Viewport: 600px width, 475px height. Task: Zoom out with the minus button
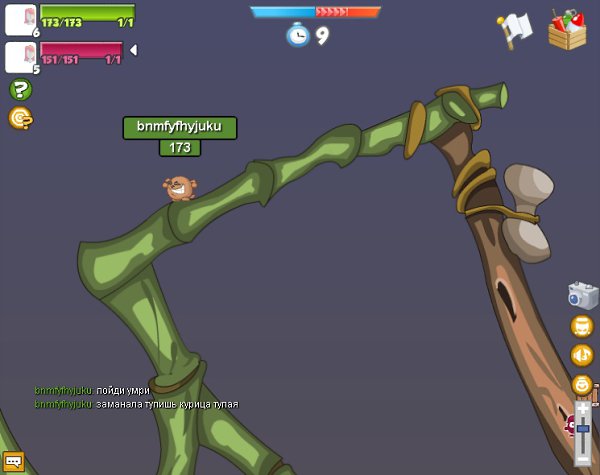[583, 459]
